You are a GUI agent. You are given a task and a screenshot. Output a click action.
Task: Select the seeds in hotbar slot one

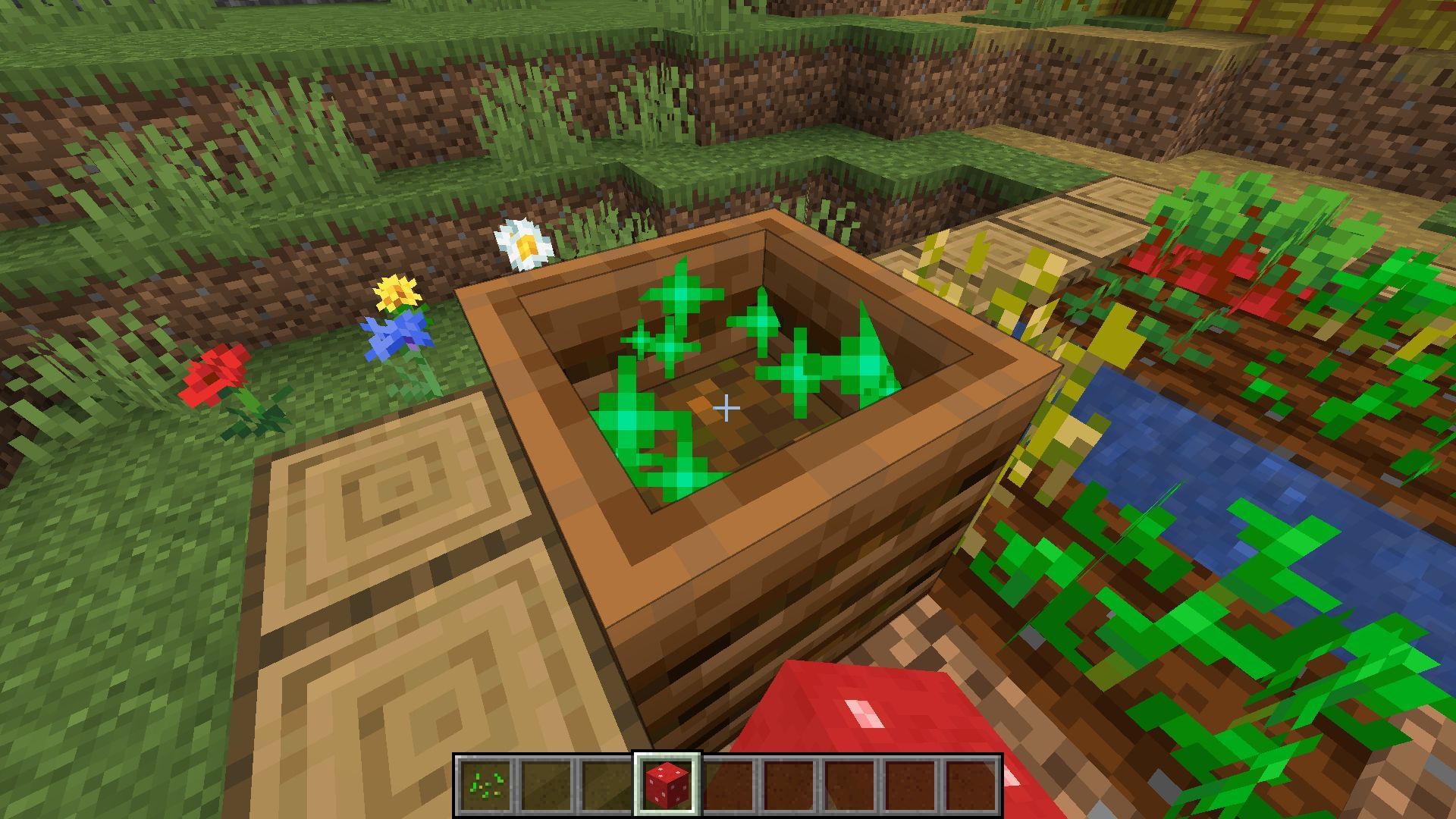(485, 781)
